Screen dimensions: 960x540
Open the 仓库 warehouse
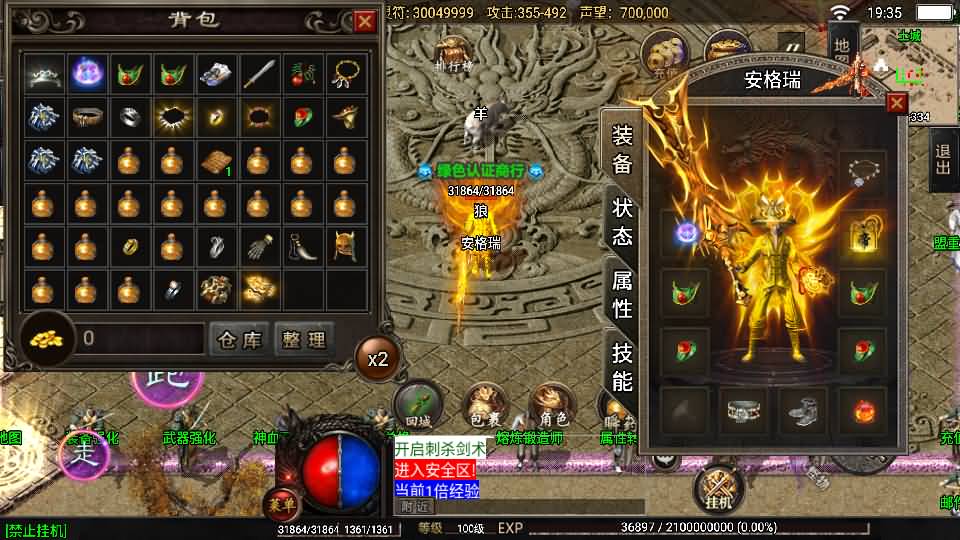click(x=240, y=339)
